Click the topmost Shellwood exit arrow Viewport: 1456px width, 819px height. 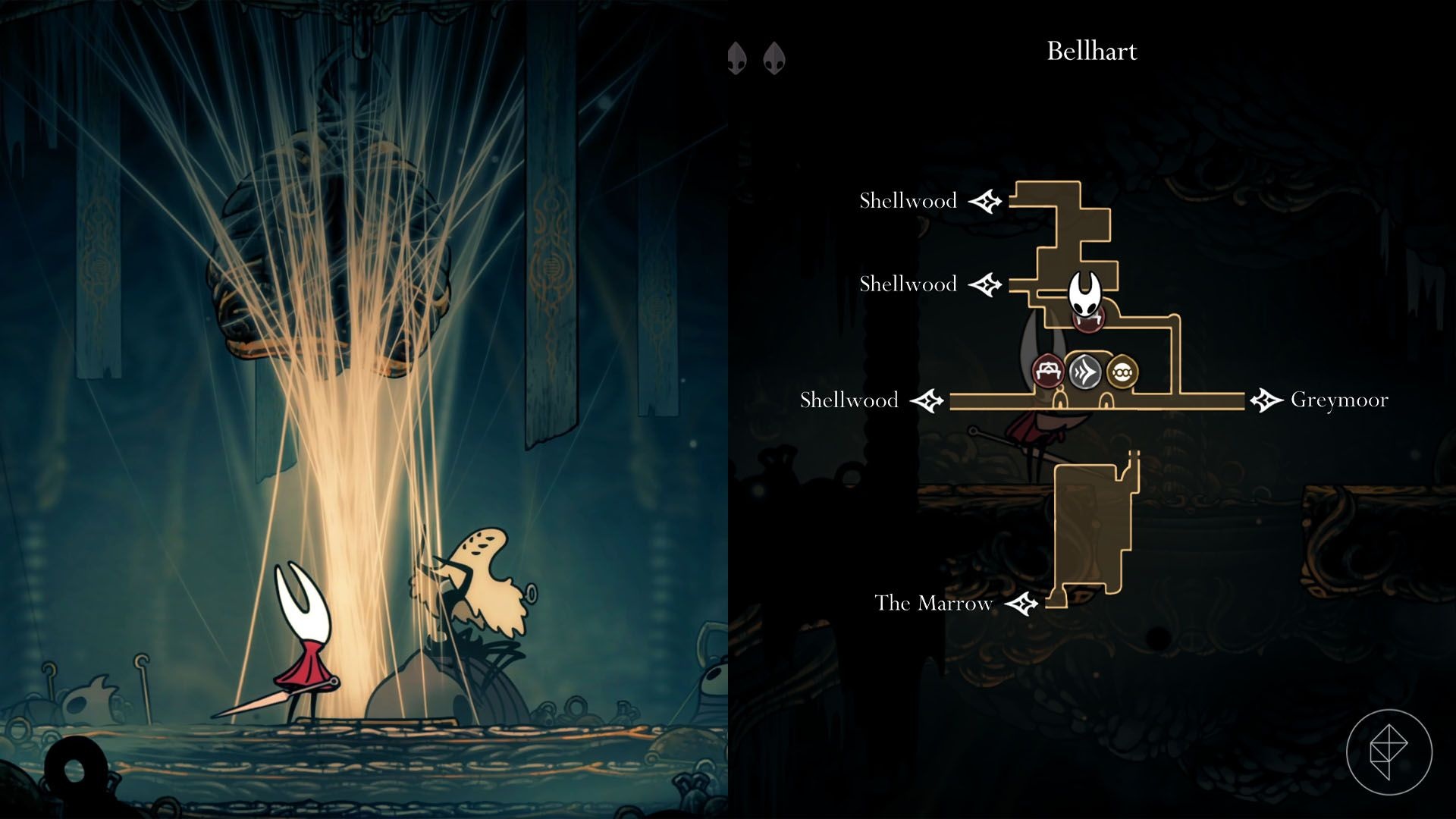tap(986, 202)
